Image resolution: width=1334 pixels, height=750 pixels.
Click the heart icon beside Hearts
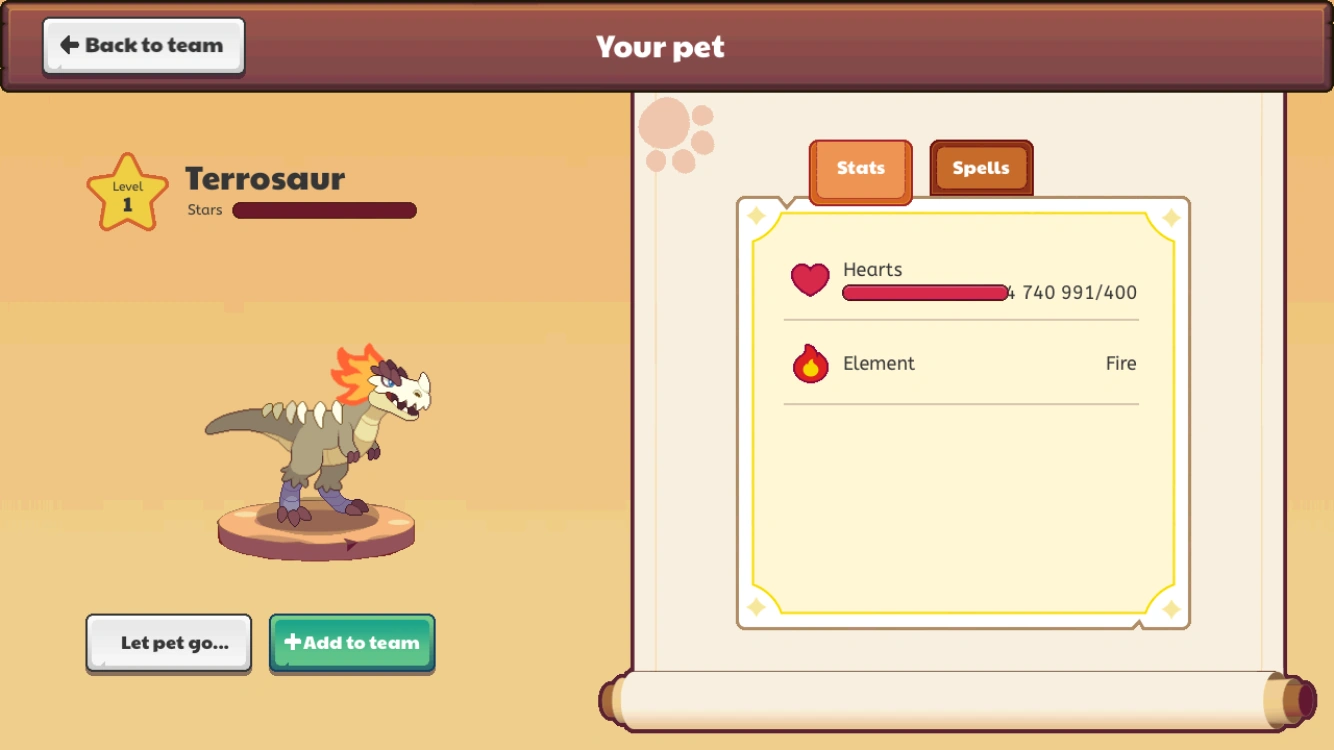810,281
